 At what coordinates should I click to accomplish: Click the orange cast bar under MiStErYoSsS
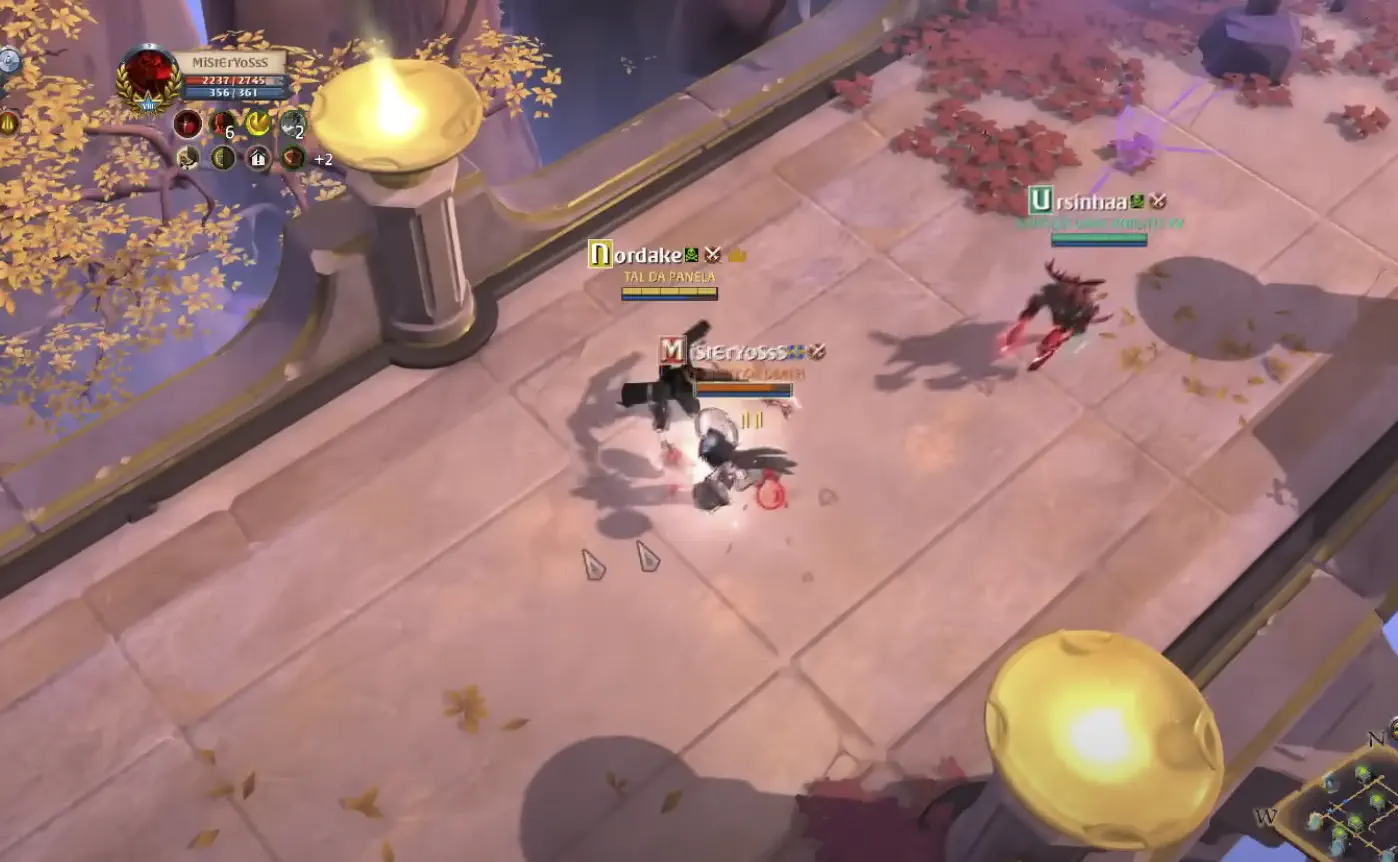pyautogui.click(x=743, y=387)
